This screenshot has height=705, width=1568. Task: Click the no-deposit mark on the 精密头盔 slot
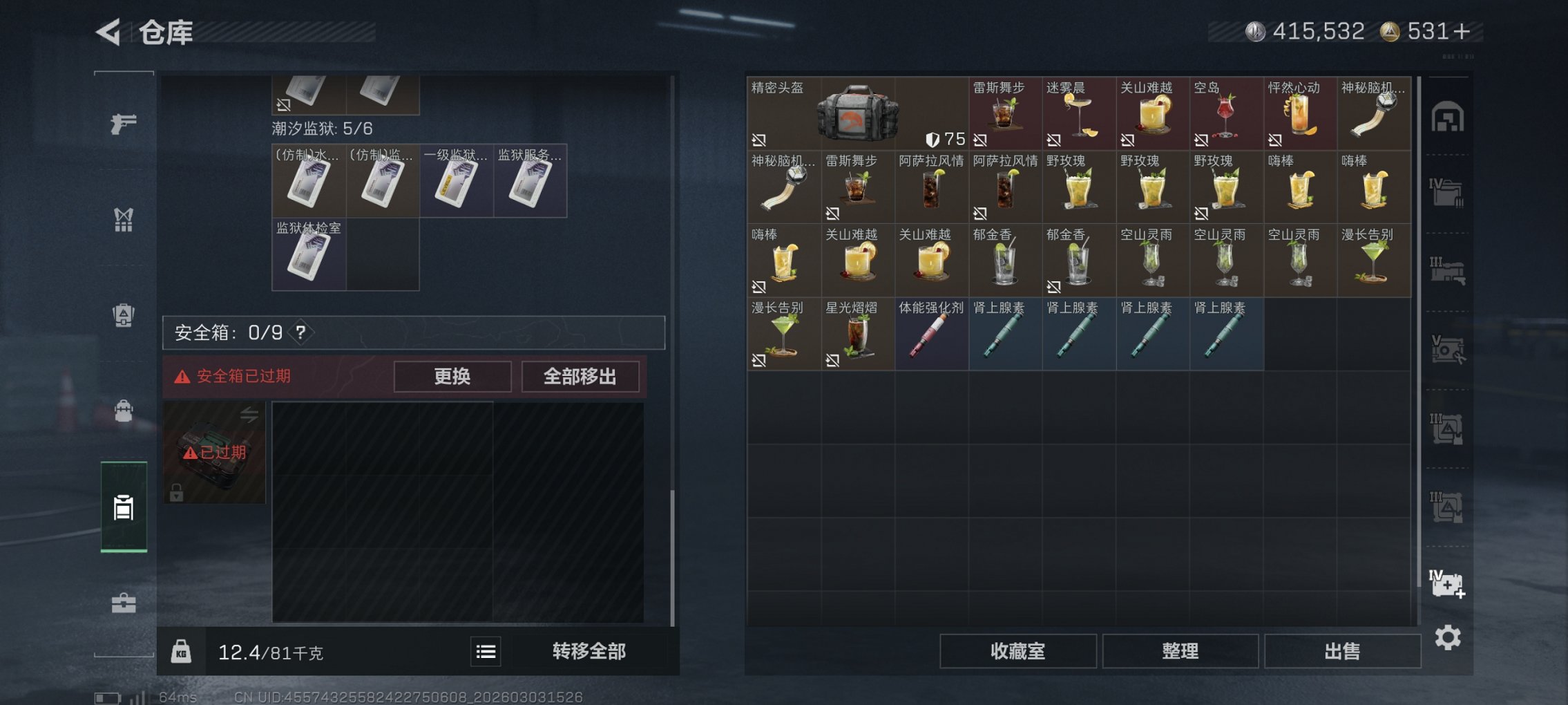[760, 138]
